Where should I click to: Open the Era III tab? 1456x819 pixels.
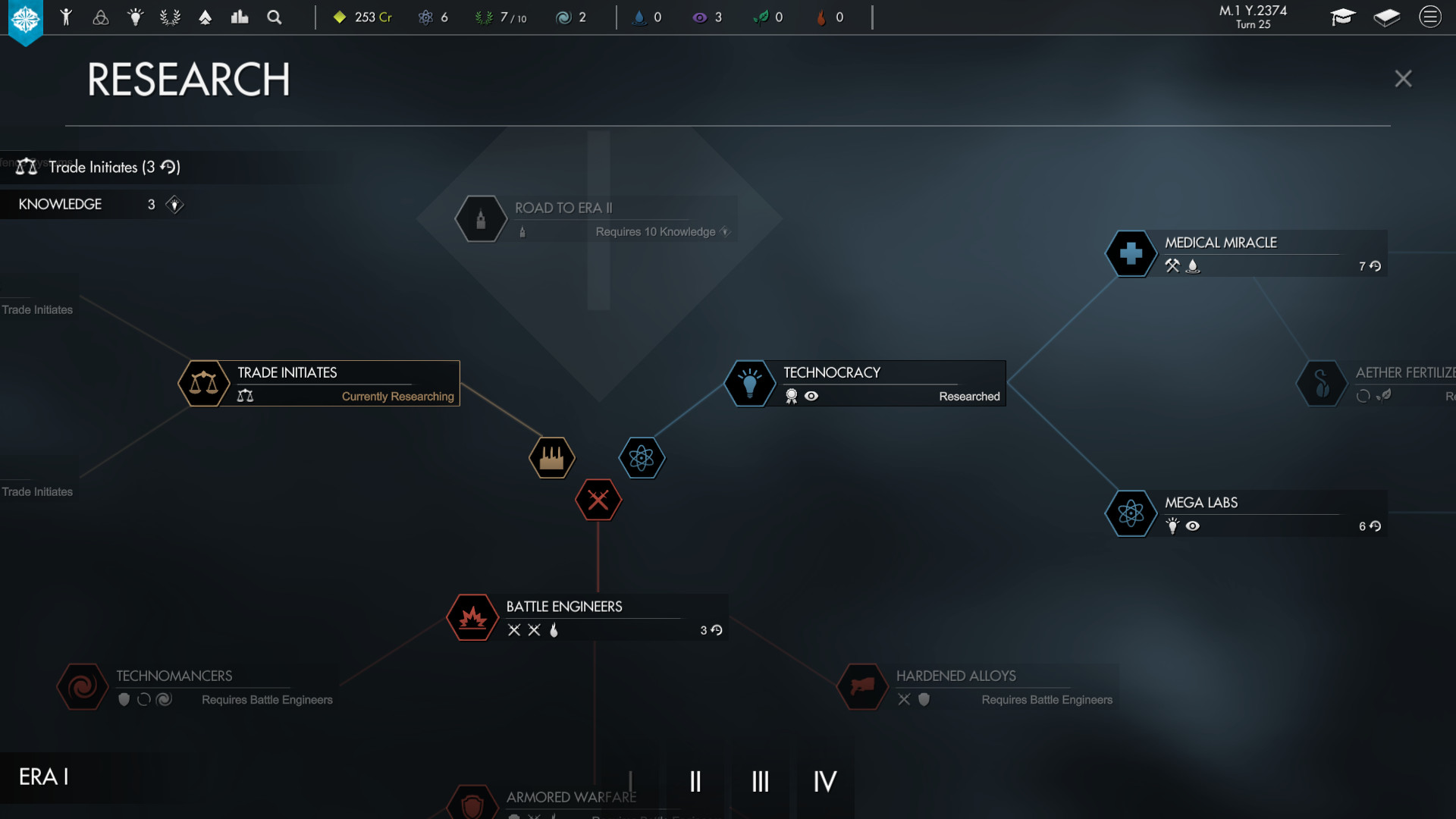[760, 781]
